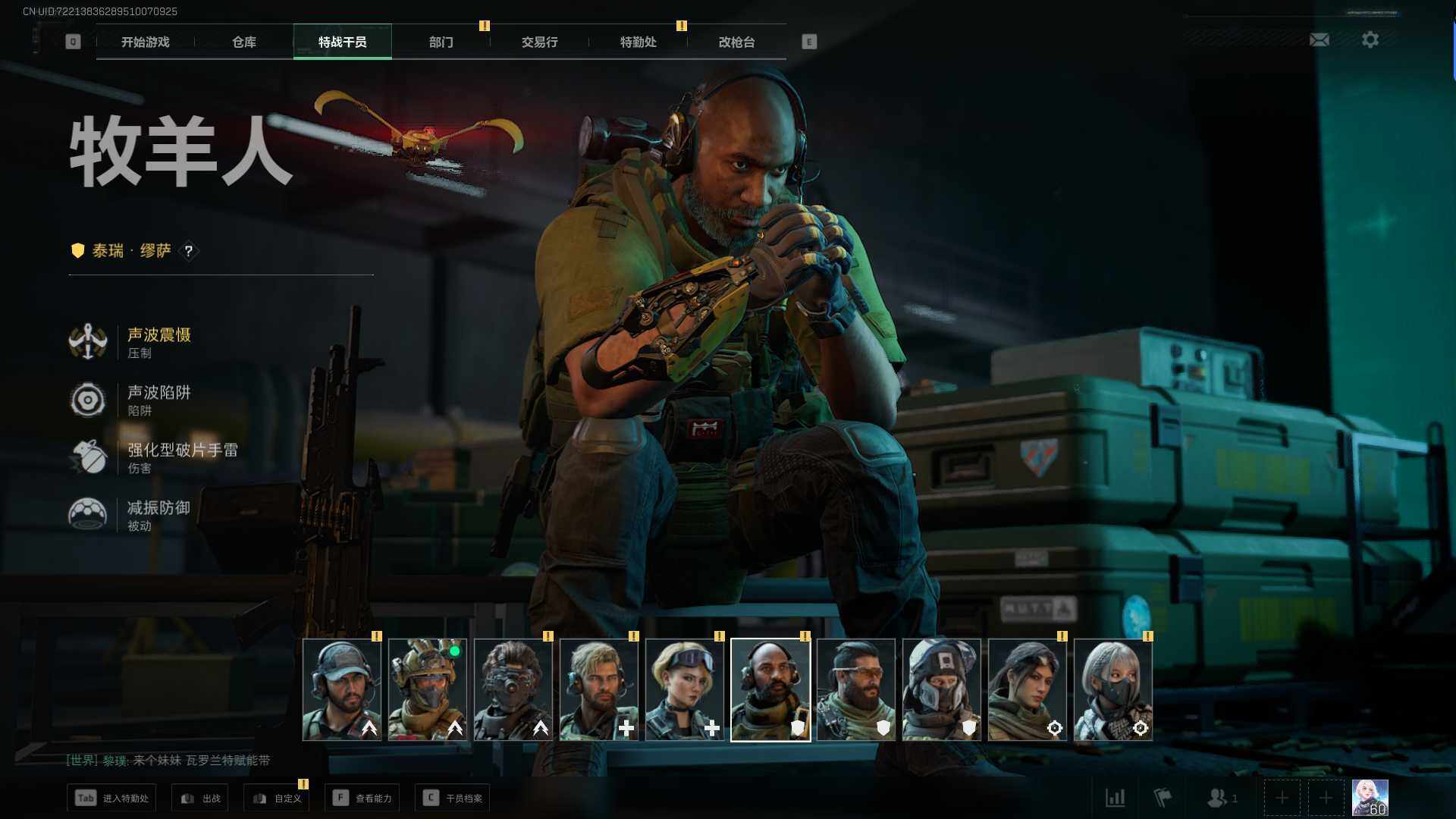Click the 查看能力 button
Screen dimensions: 1456x819
[x=362, y=798]
